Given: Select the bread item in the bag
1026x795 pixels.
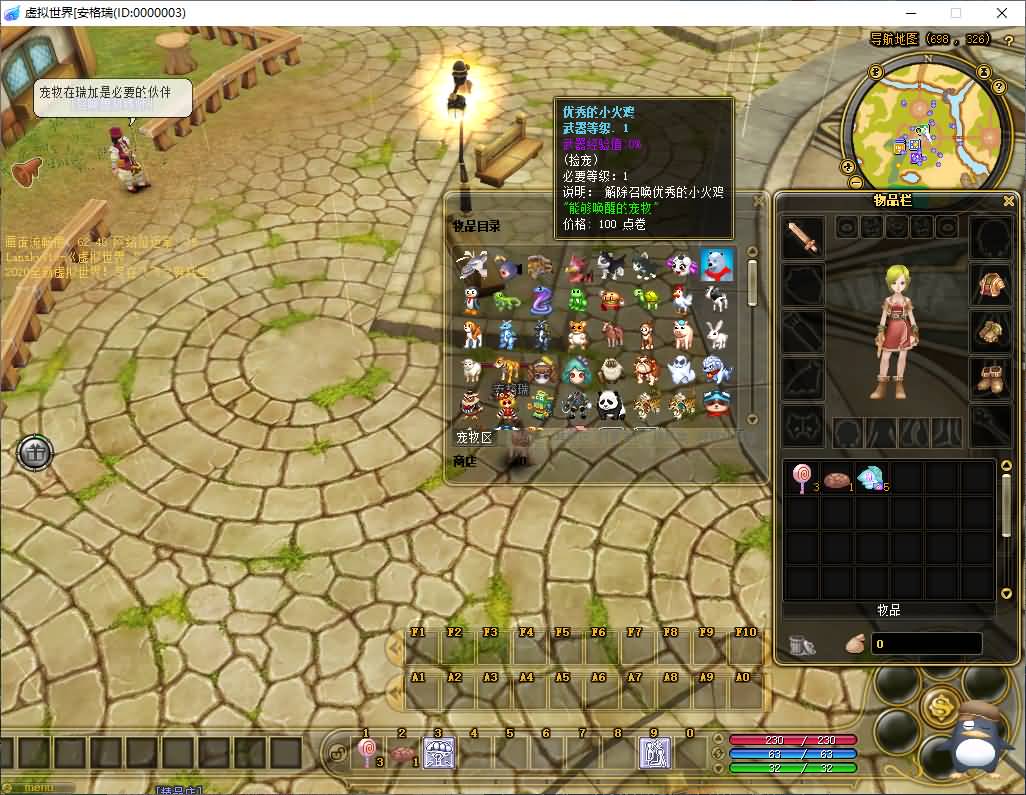Looking at the screenshot, I should [x=837, y=480].
